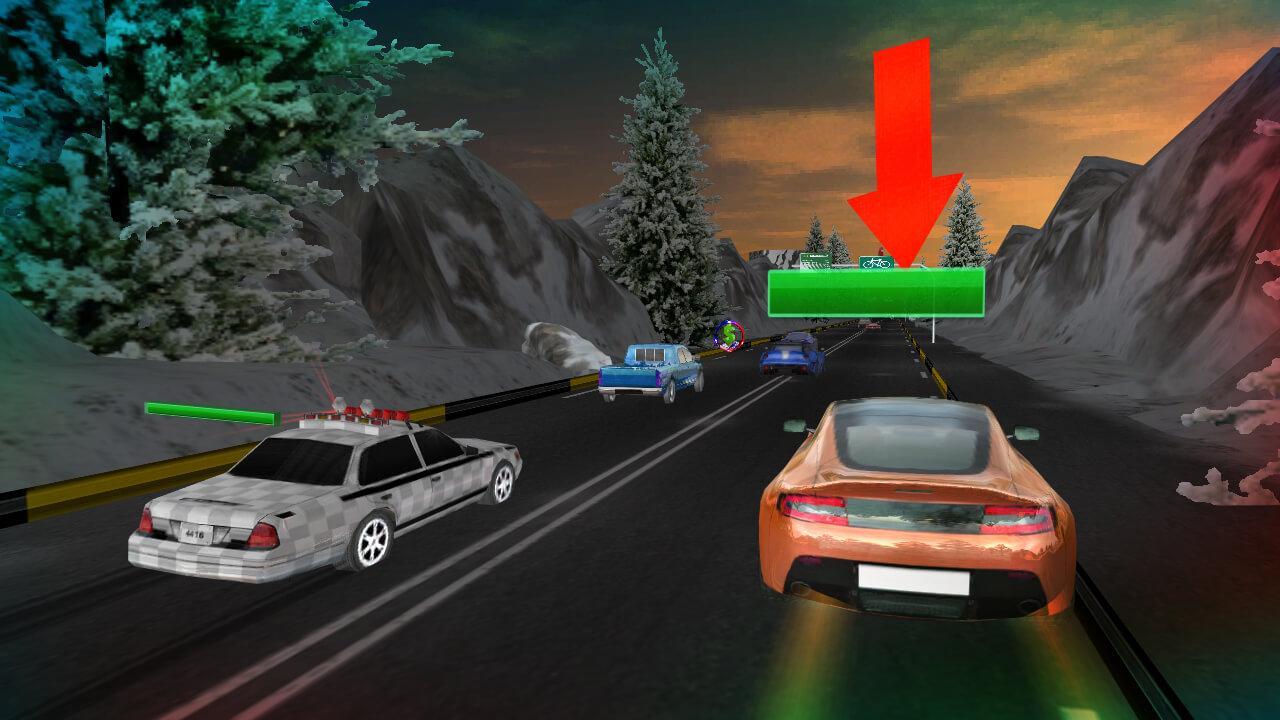Collect the spinning dollar coin pickup

tap(729, 337)
